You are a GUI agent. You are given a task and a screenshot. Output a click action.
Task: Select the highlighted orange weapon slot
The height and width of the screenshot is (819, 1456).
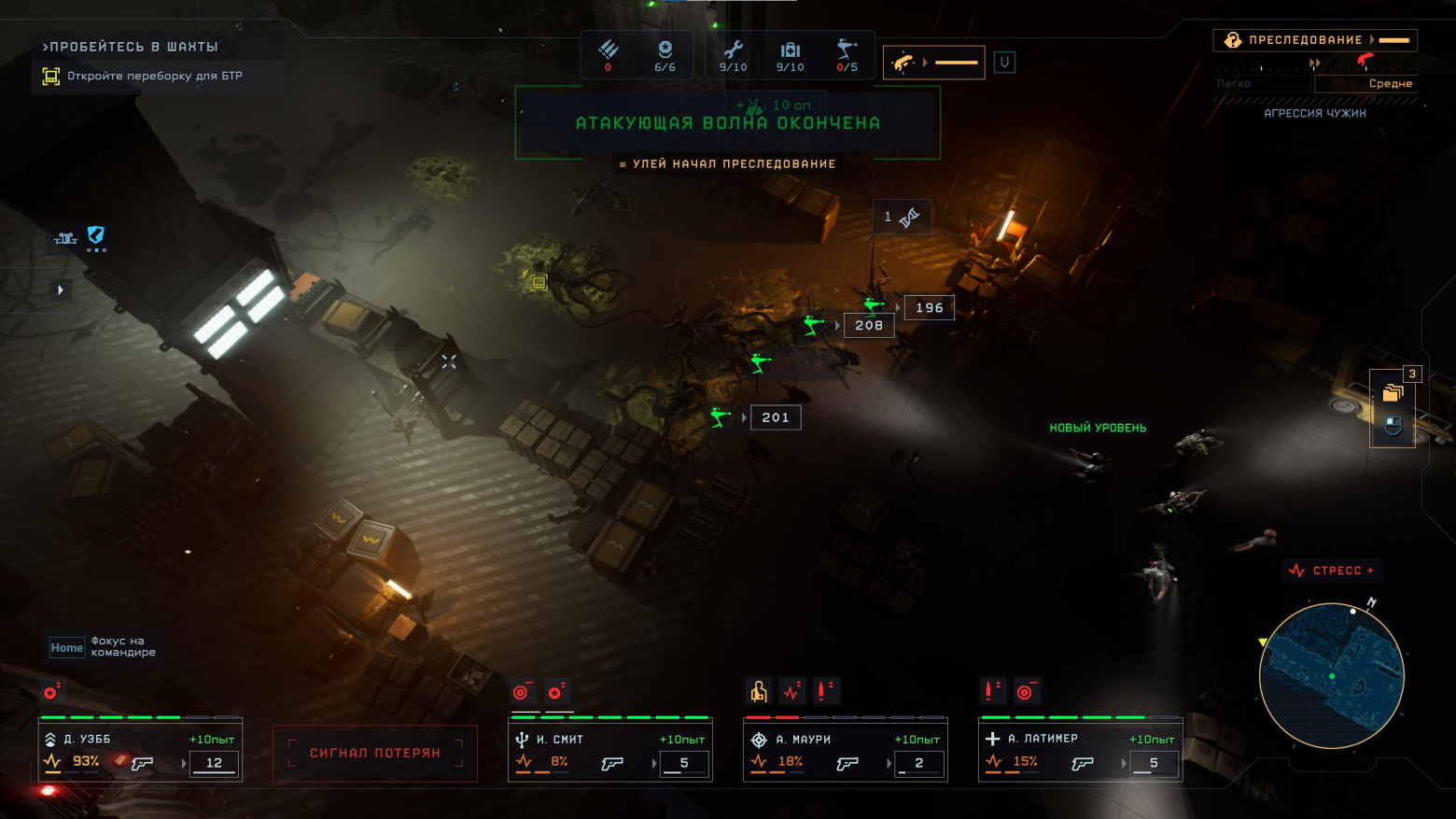pyautogui.click(x=933, y=63)
